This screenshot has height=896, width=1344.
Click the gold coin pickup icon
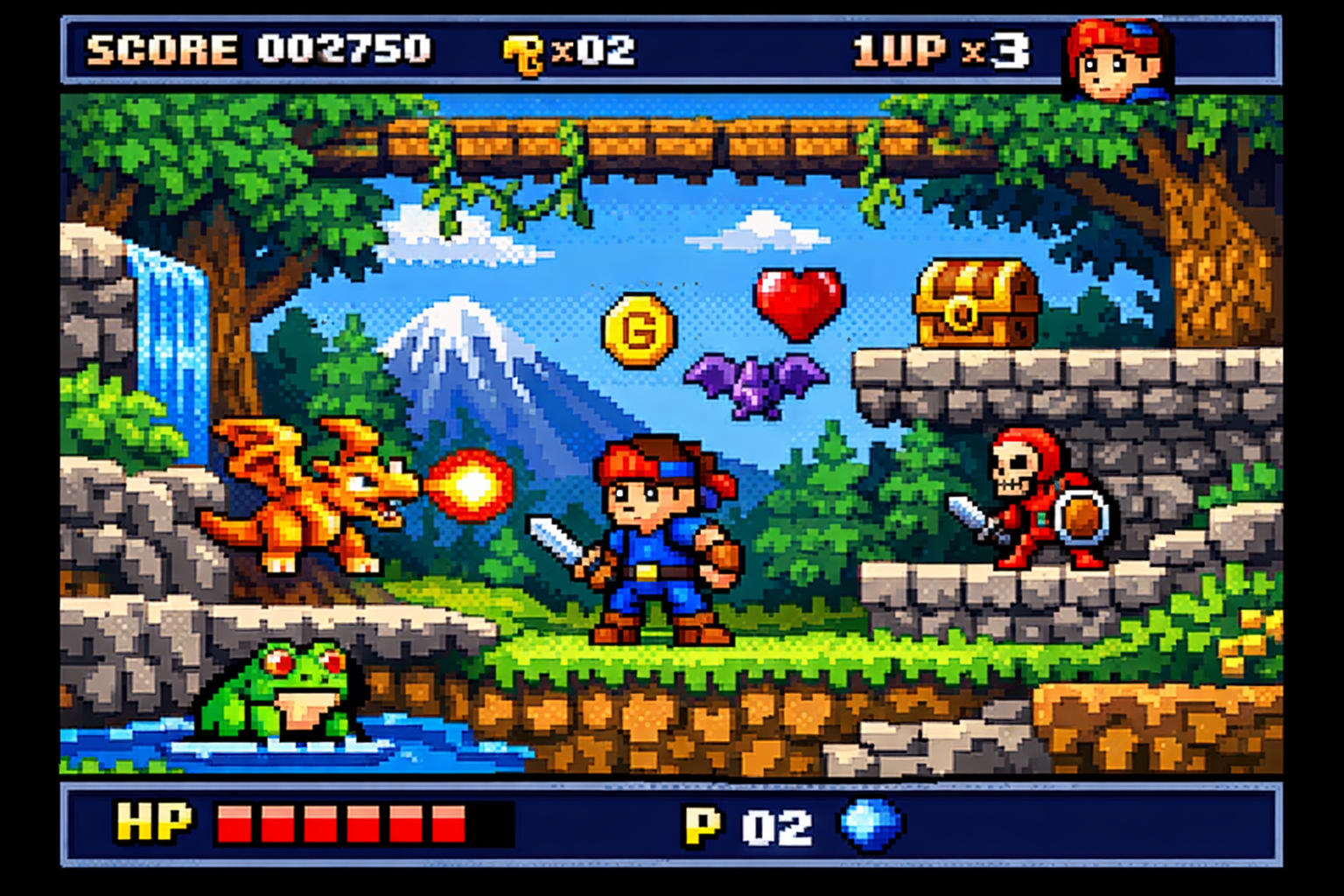[x=640, y=328]
